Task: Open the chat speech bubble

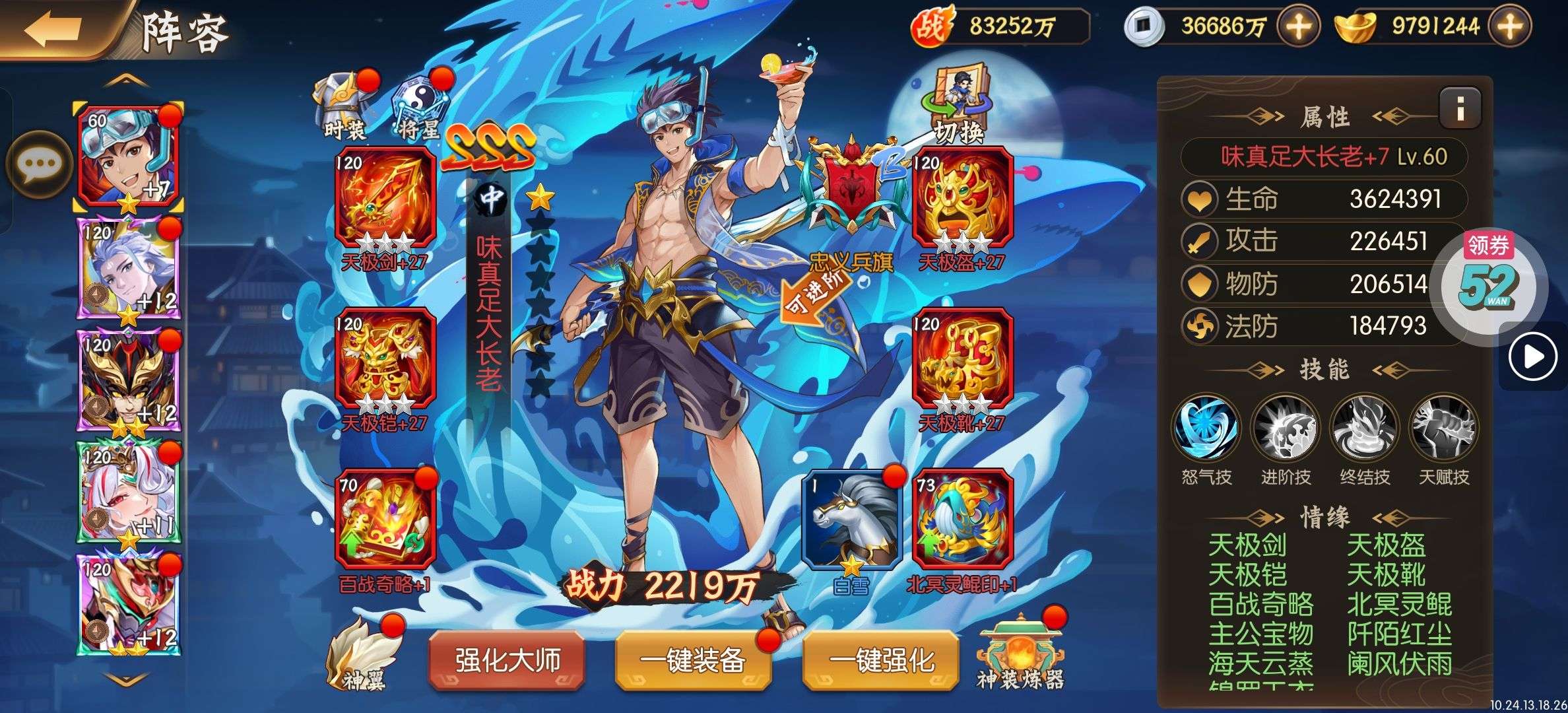Action: click(x=38, y=164)
